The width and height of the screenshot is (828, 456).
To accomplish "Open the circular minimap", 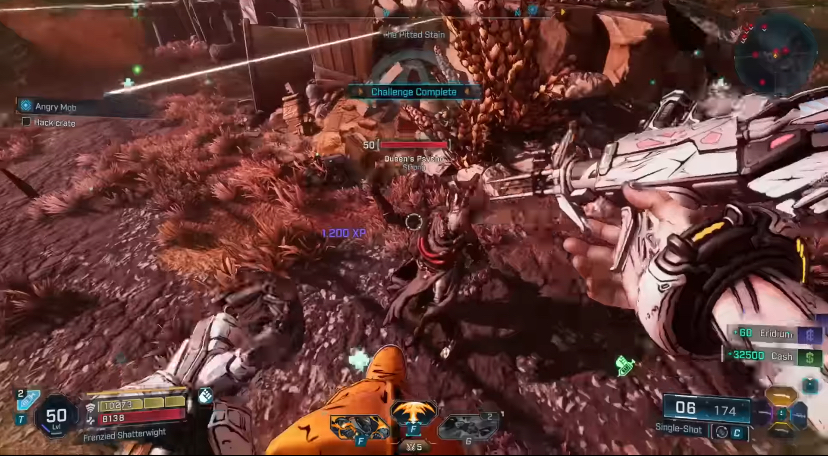I will 775,50.
